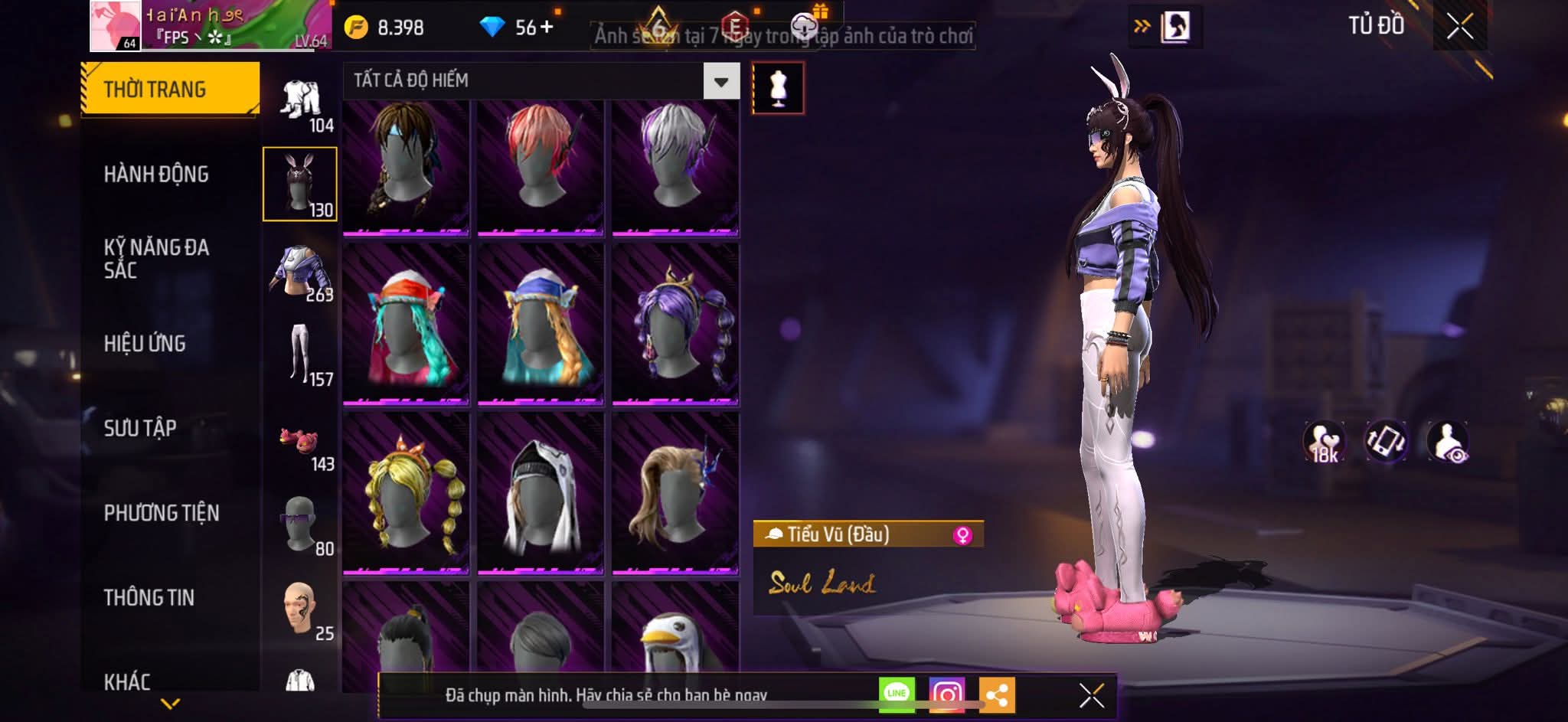This screenshot has width=1568, height=722.
Task: Show the pink slipper shoes category
Action: click(x=301, y=443)
